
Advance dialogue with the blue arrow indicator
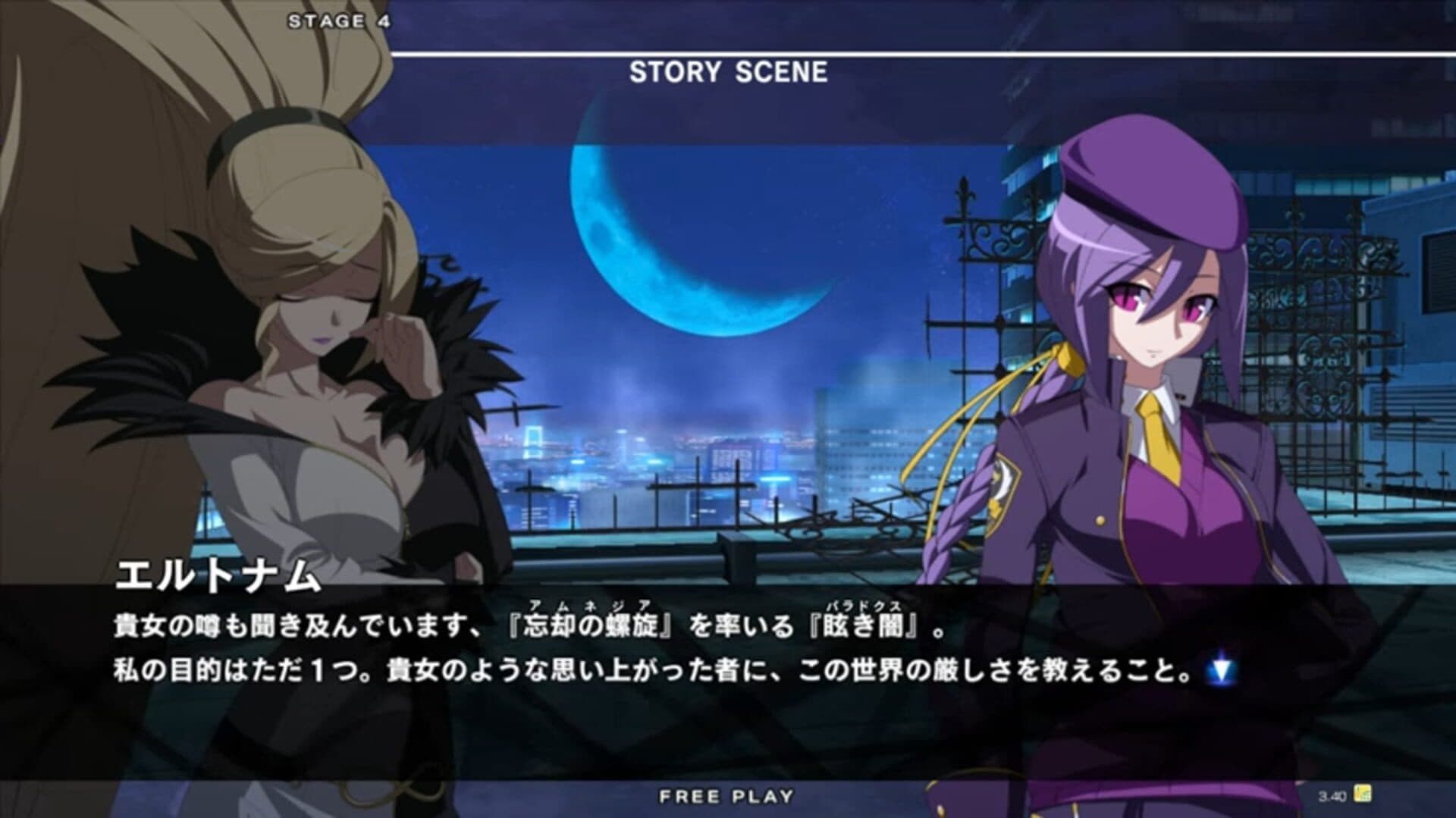1220,670
